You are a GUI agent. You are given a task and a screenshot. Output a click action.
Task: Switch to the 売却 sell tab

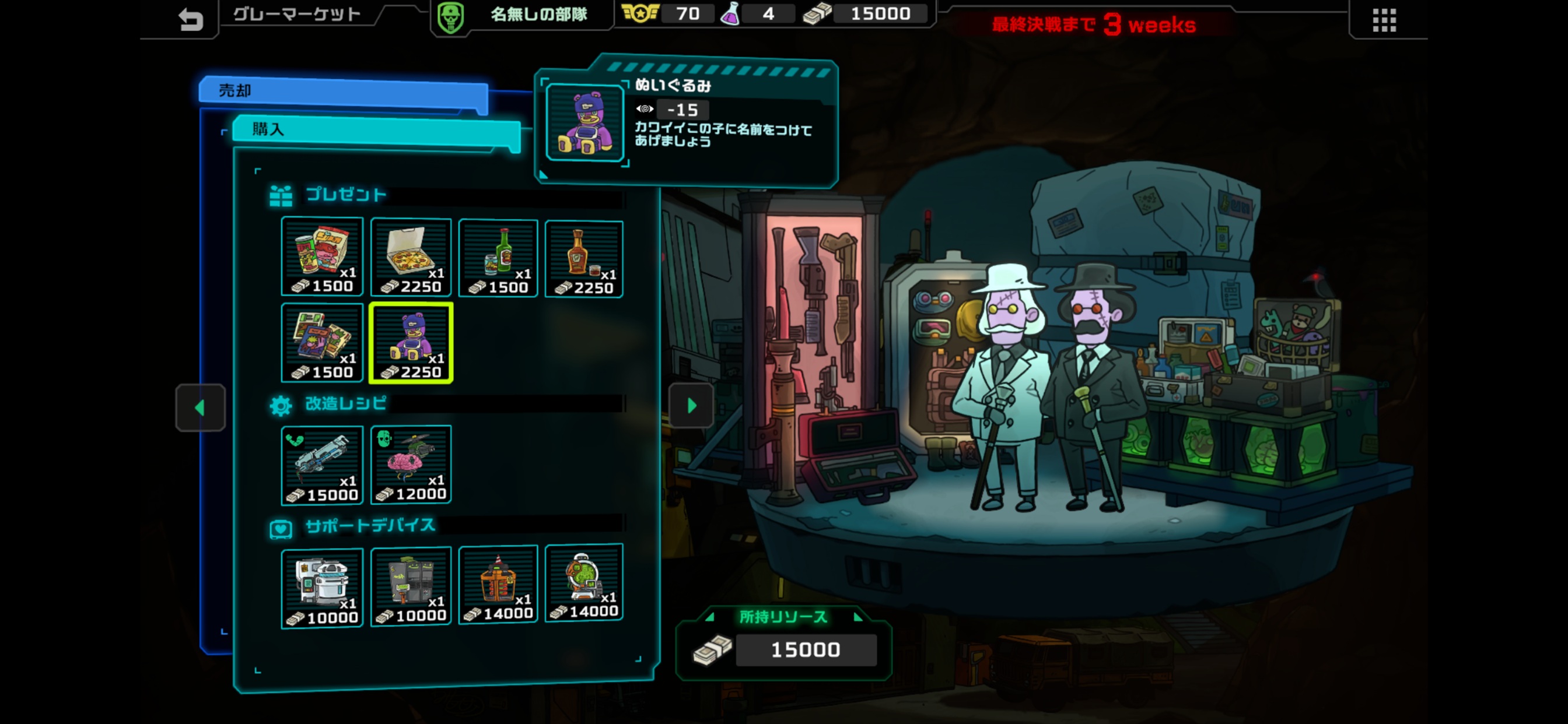[x=344, y=92]
